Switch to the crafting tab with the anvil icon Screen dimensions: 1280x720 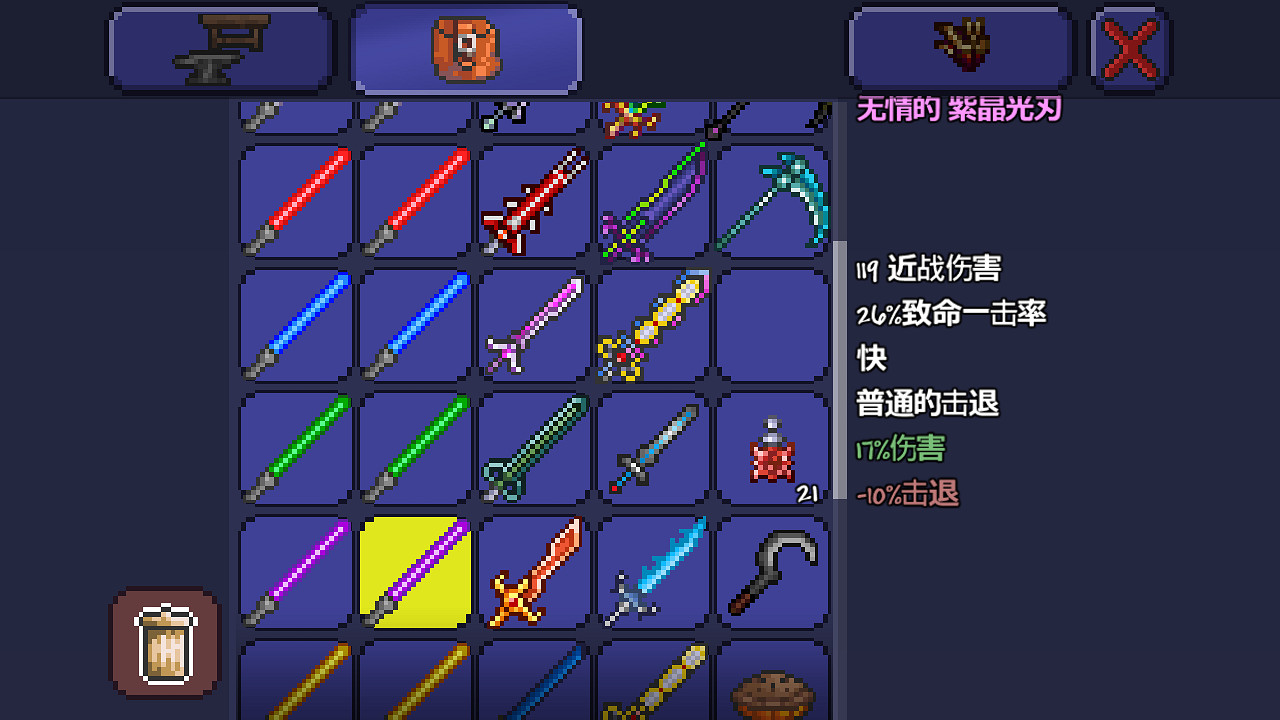220,48
